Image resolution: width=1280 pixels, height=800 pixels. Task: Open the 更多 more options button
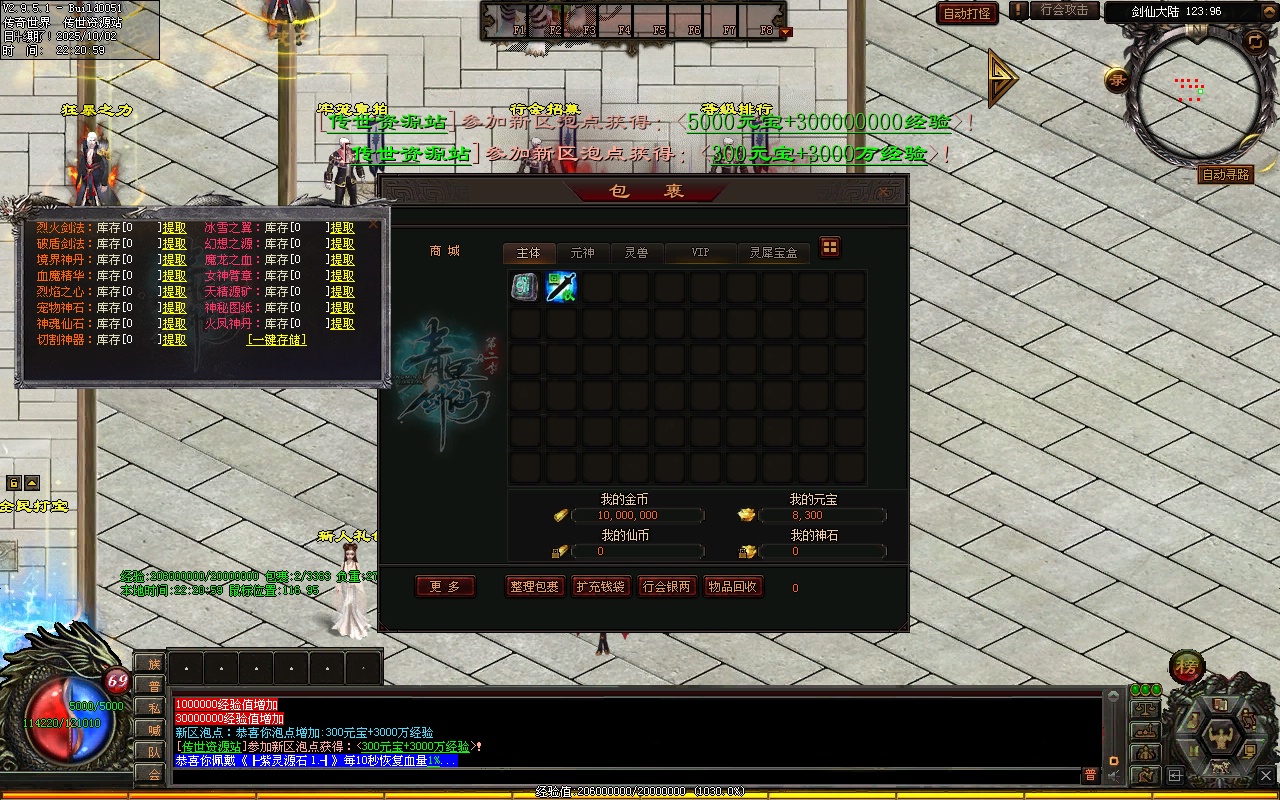[x=445, y=587]
